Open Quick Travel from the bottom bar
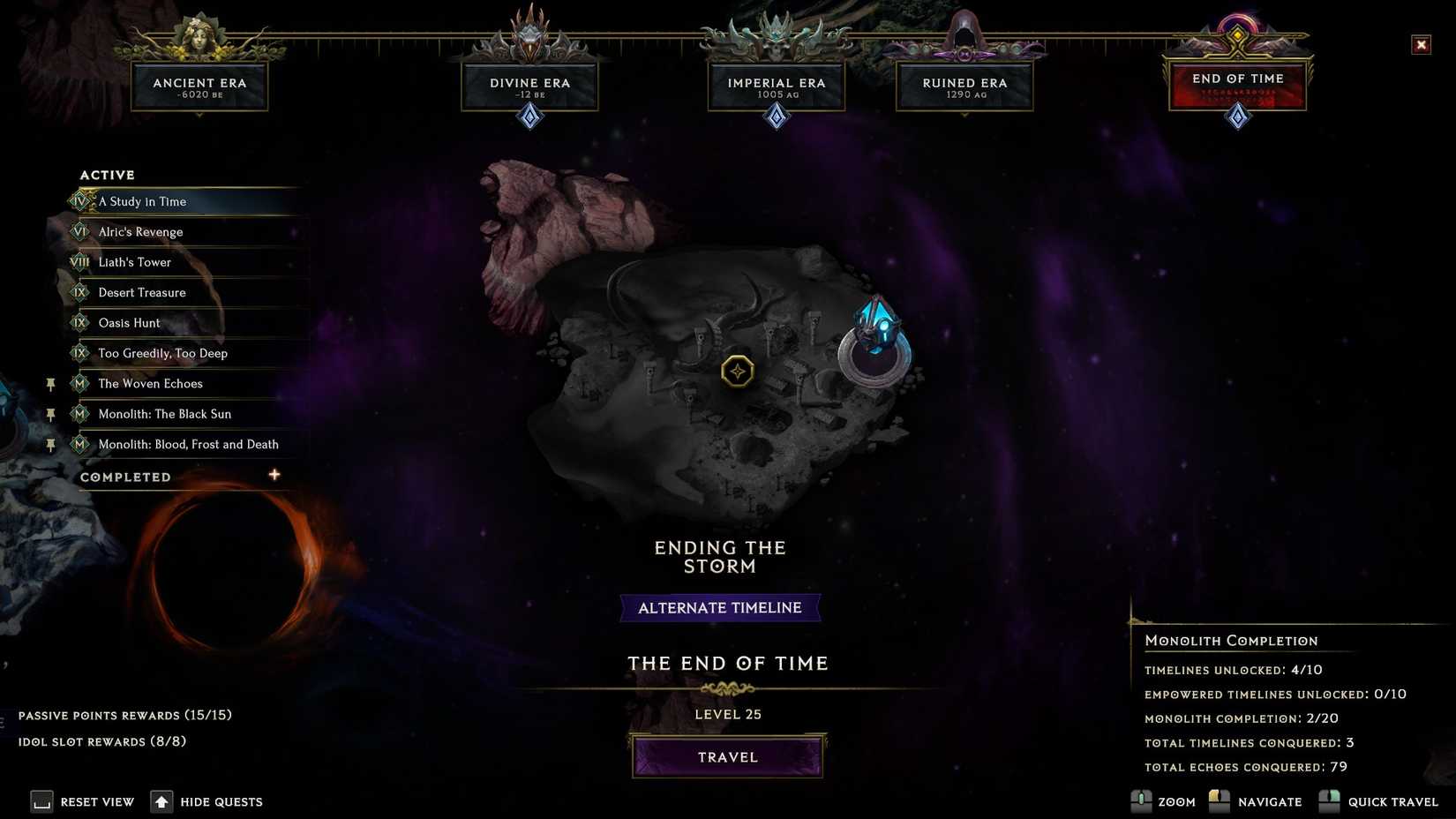This screenshot has height=819, width=1456. click(x=1328, y=801)
